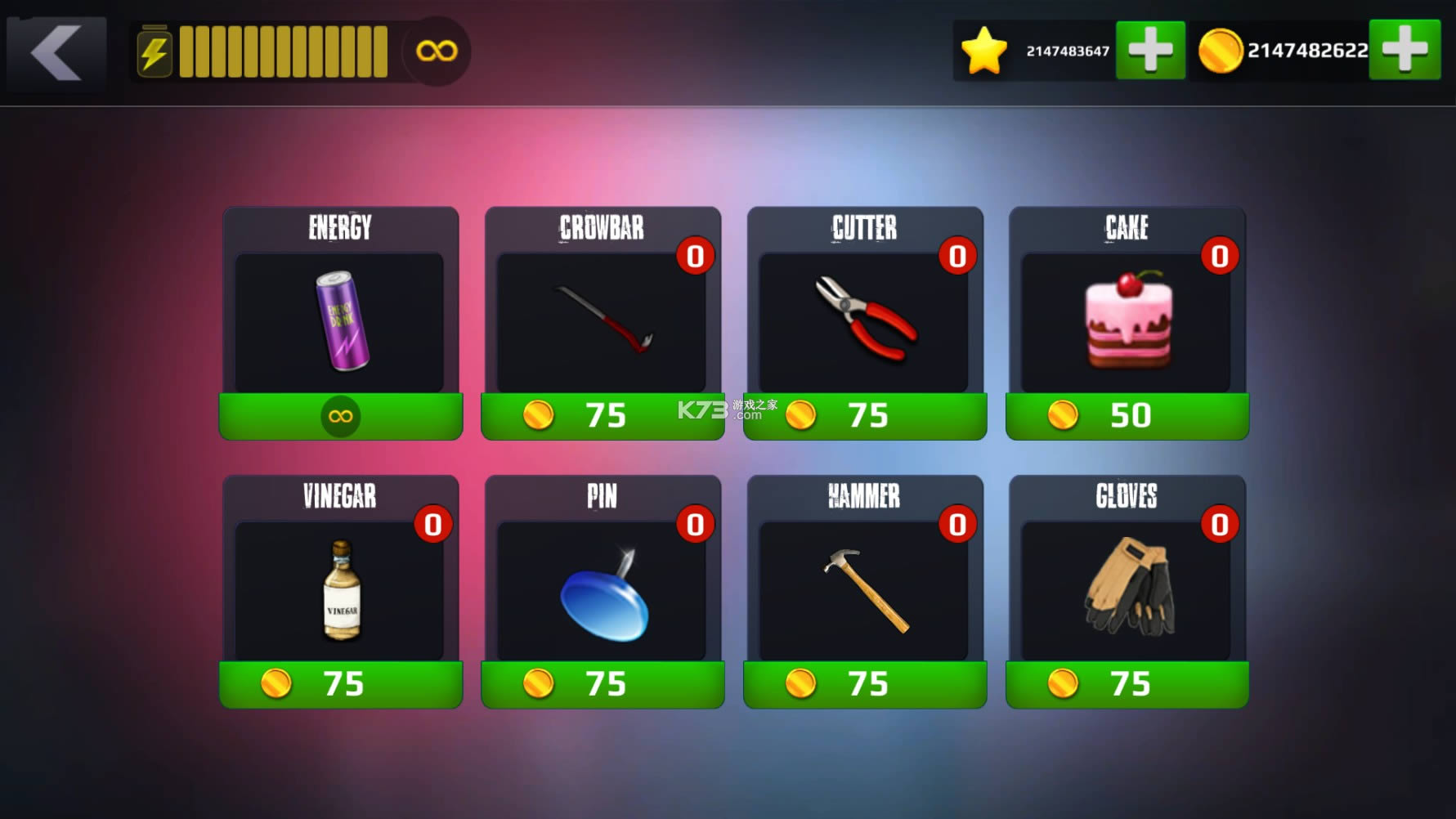Open star purchase with the green plus
Image resolution: width=1456 pixels, height=819 pixels.
pos(1151,49)
